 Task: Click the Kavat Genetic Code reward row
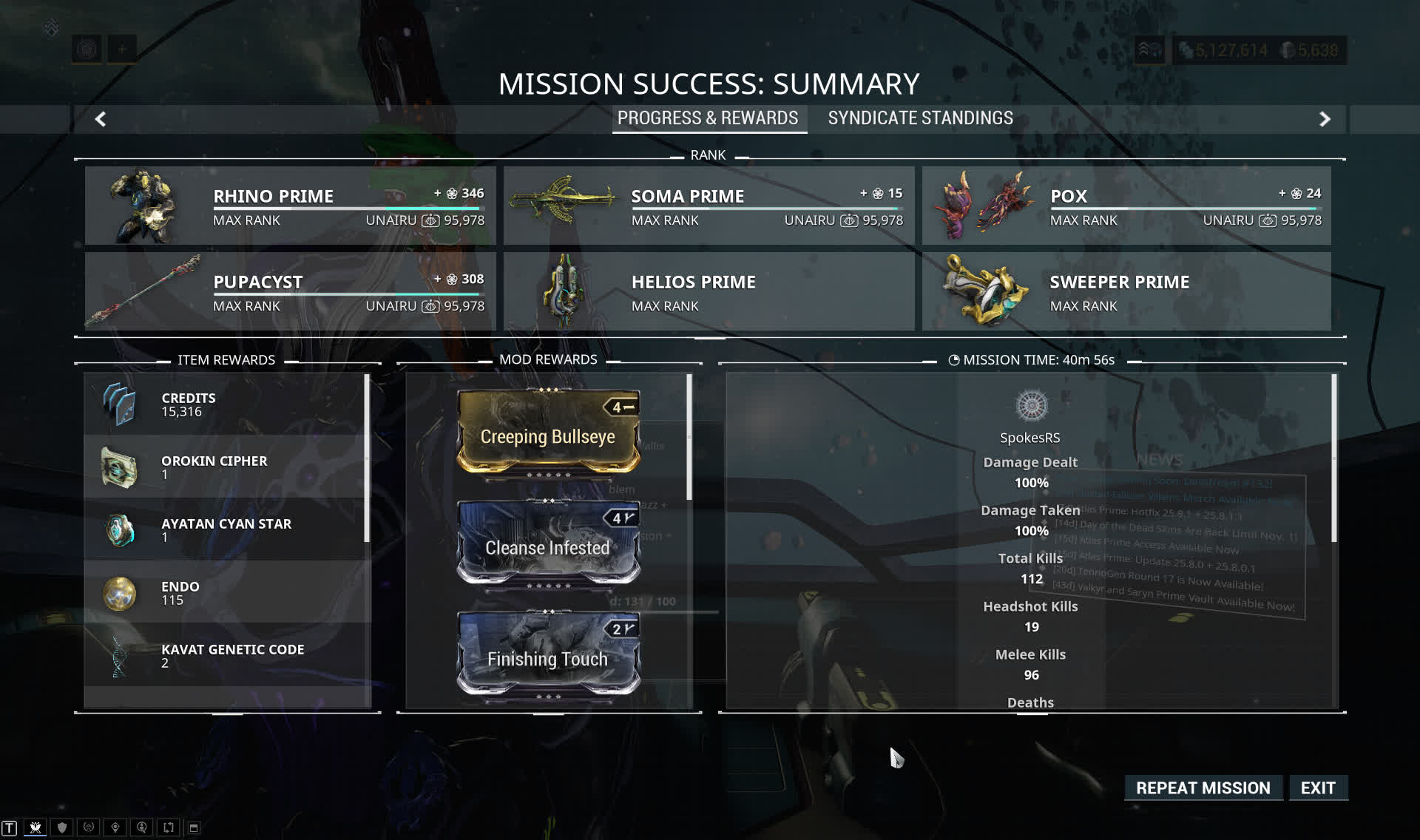point(226,656)
